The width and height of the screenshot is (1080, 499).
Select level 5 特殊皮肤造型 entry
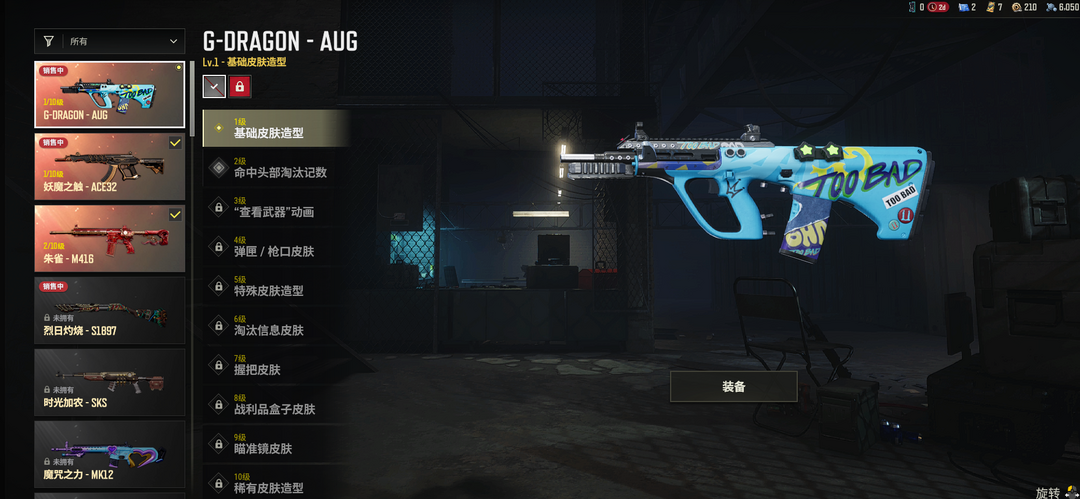tap(276, 287)
